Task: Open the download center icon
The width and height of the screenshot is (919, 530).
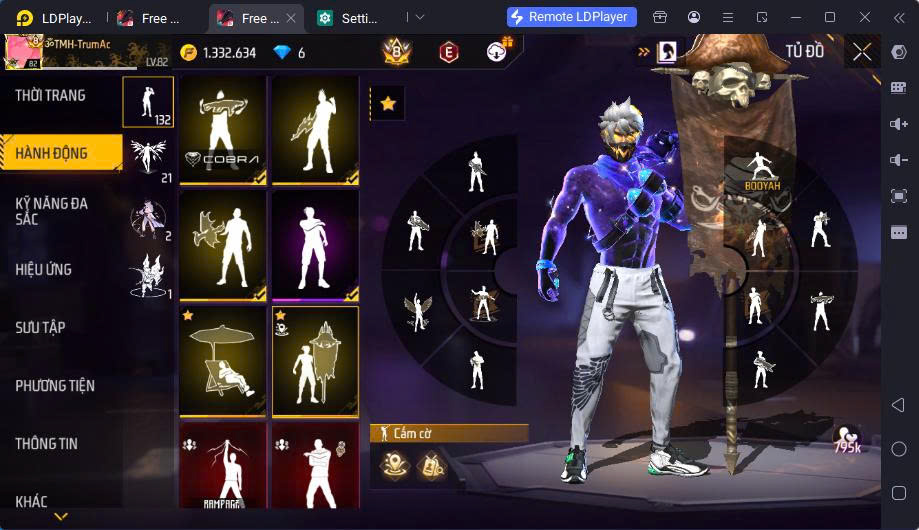Action: tap(497, 52)
